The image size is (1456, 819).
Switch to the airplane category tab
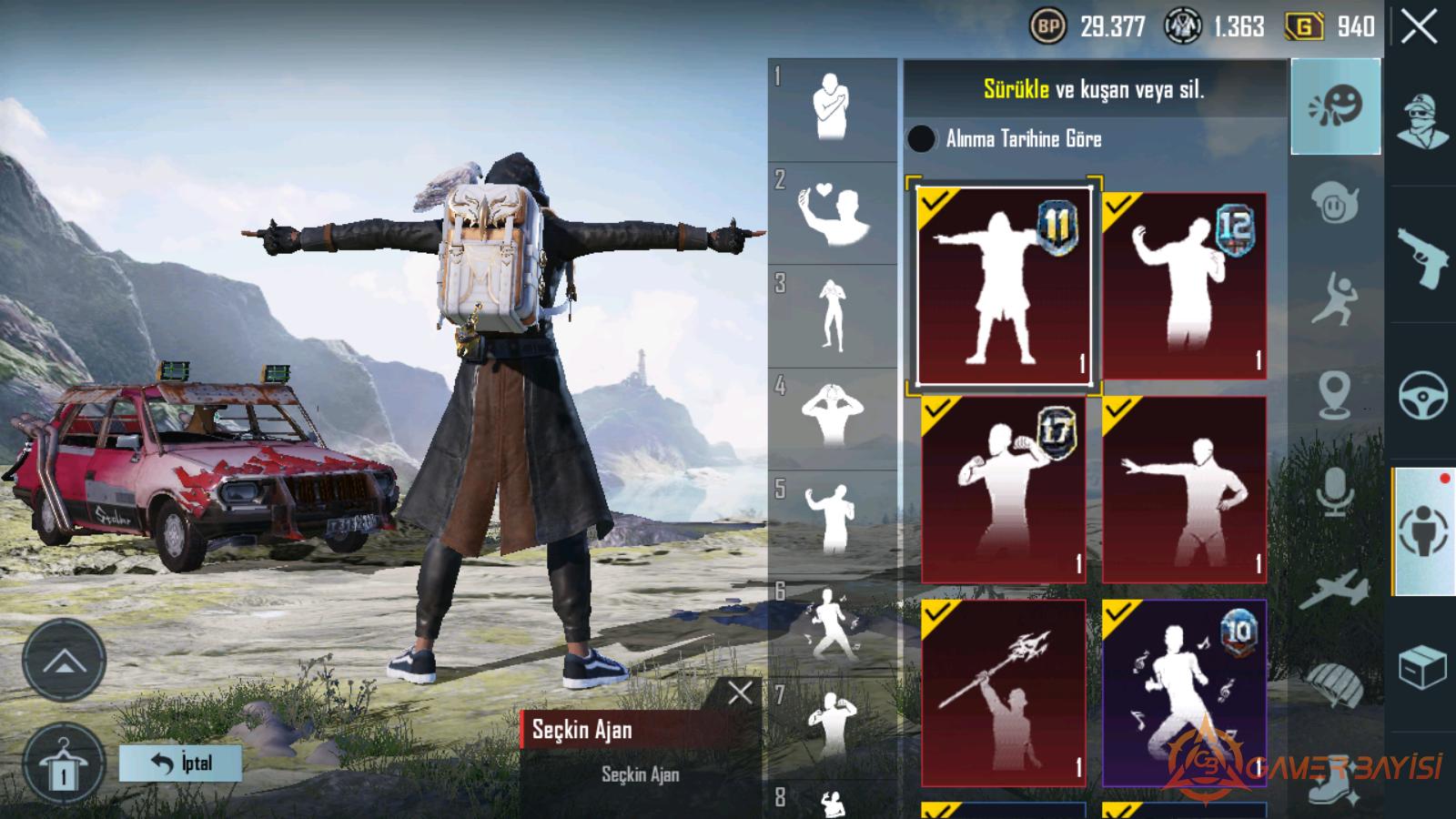pos(1335,589)
